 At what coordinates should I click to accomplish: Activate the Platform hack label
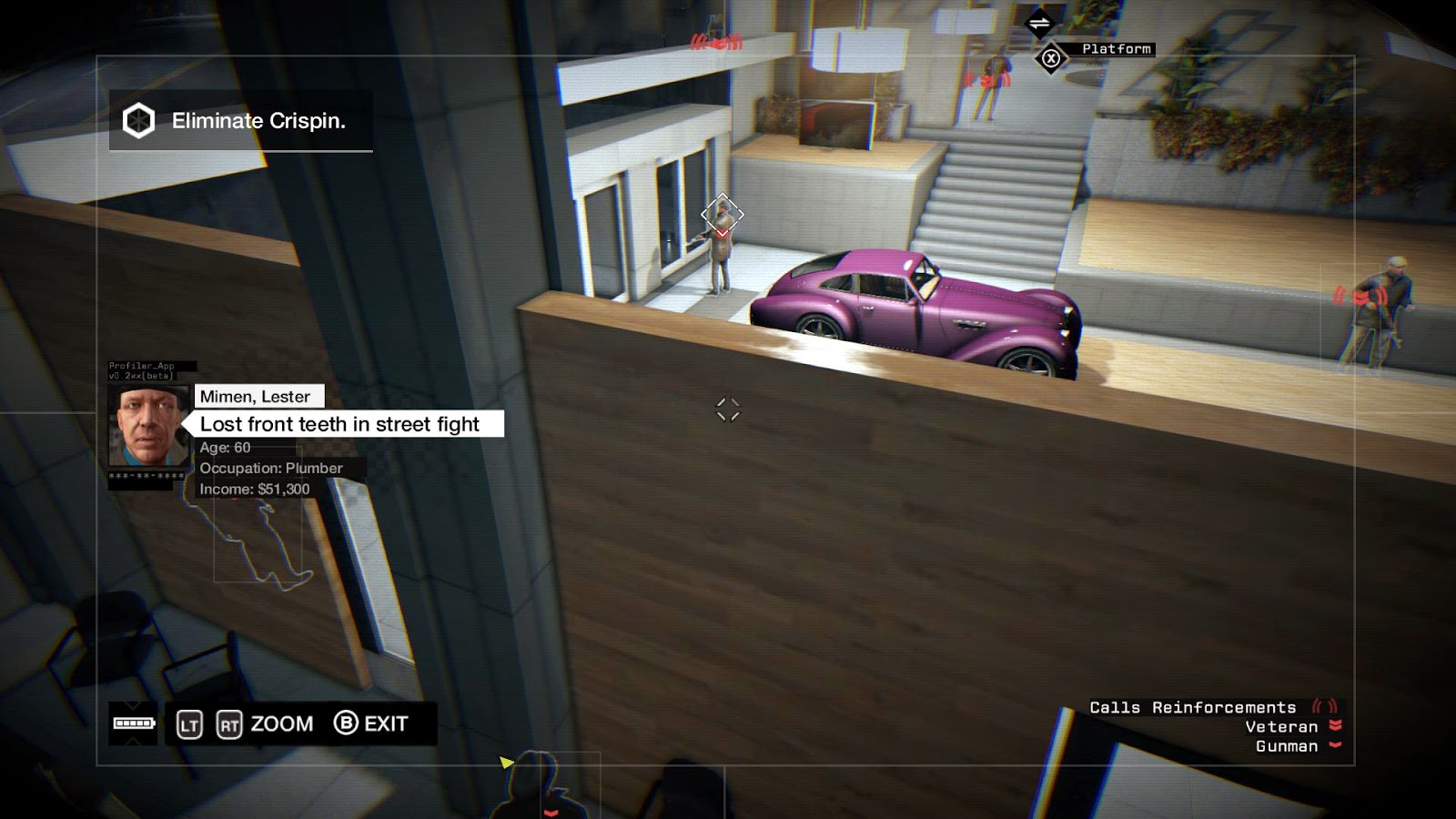click(1116, 49)
